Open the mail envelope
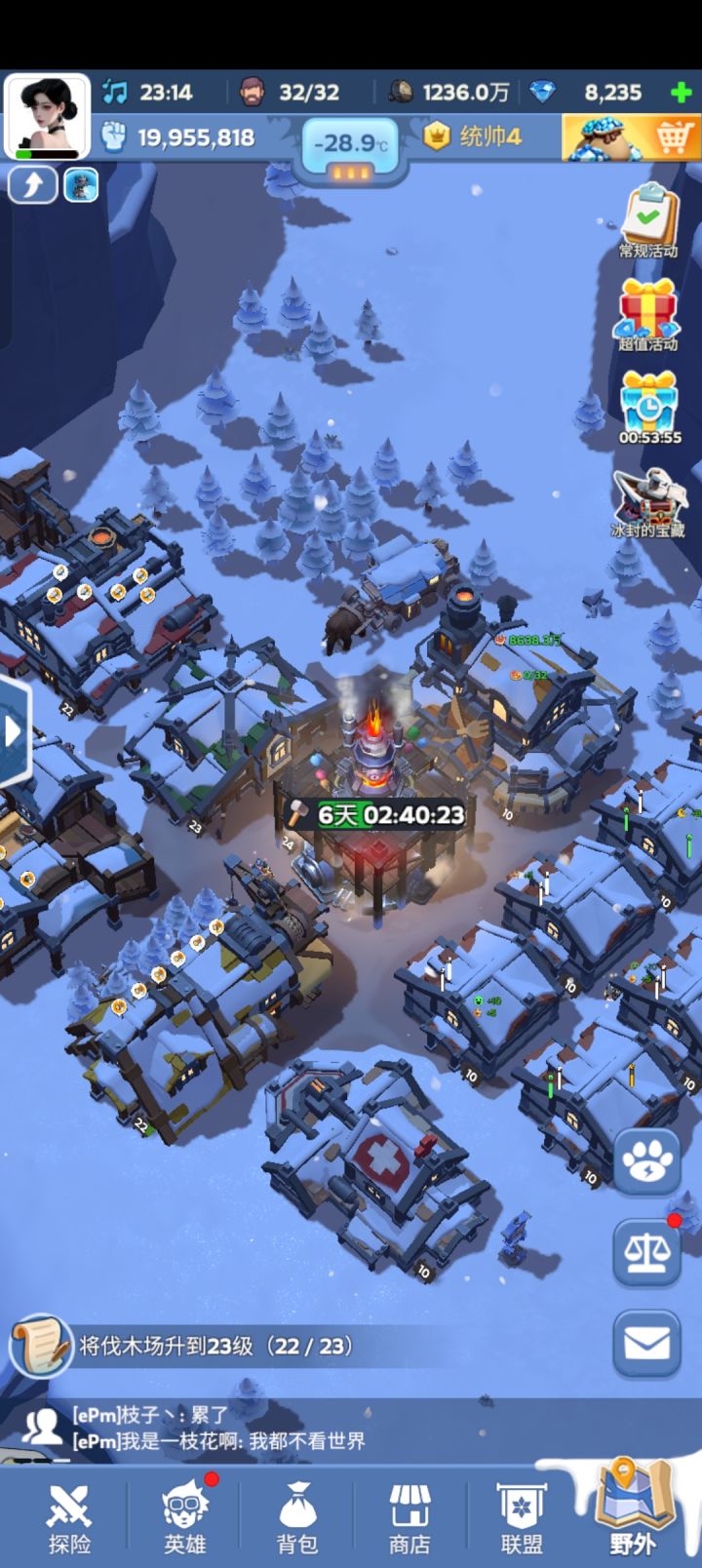The height and width of the screenshot is (1568, 702). point(647,1344)
